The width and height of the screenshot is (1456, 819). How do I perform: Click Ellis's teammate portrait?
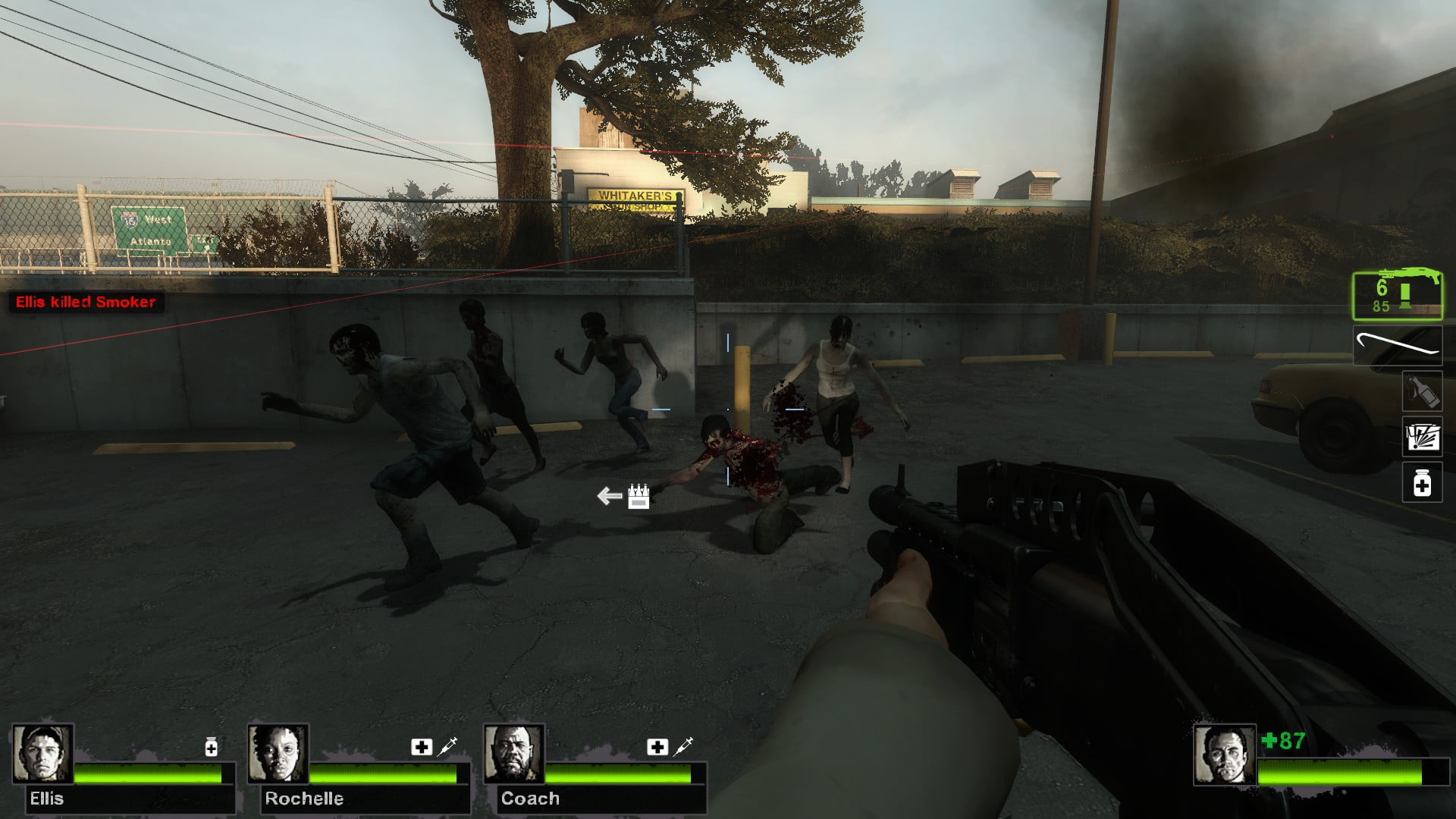coord(43,754)
